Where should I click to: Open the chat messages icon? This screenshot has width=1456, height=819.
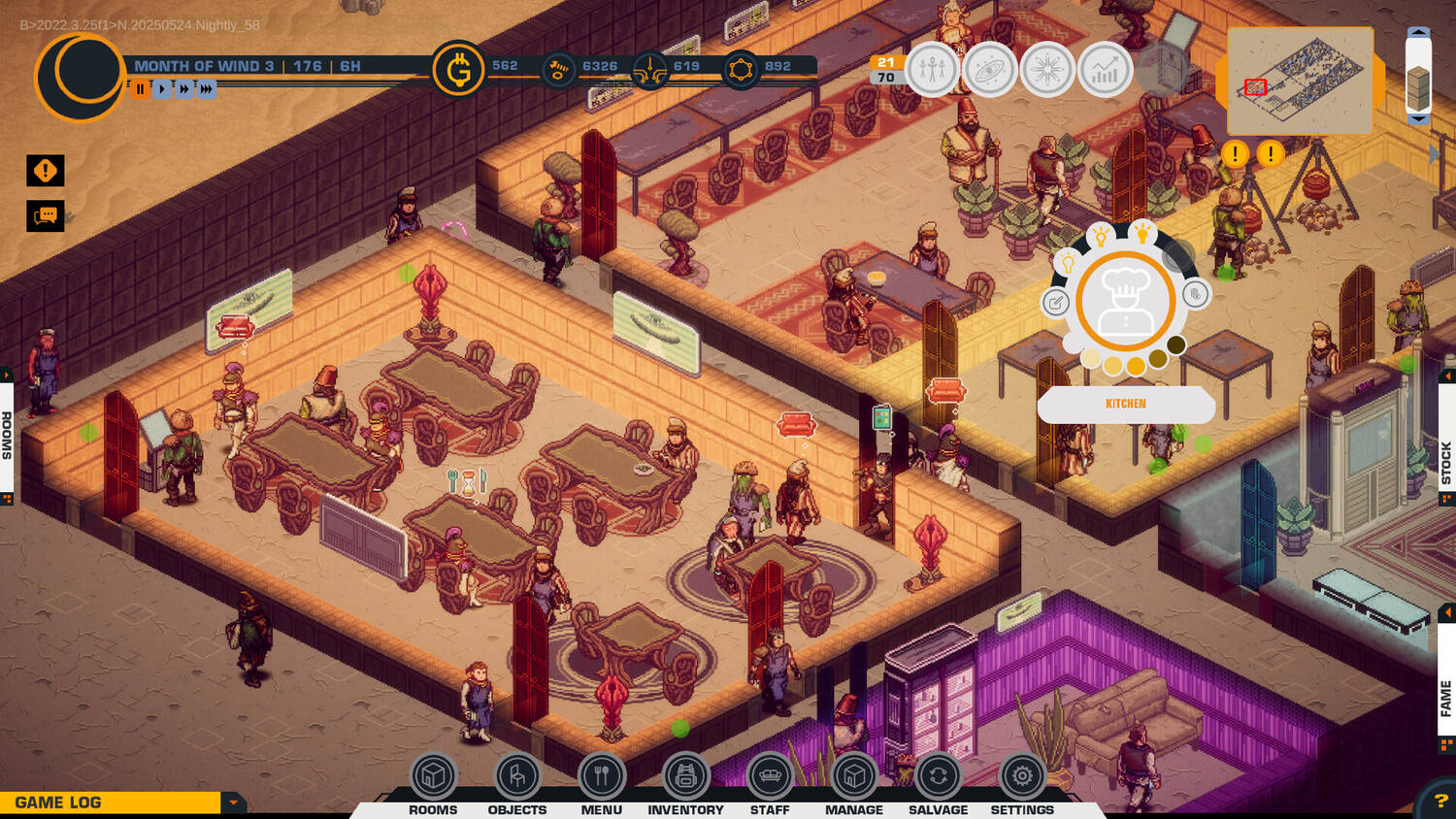pos(46,215)
